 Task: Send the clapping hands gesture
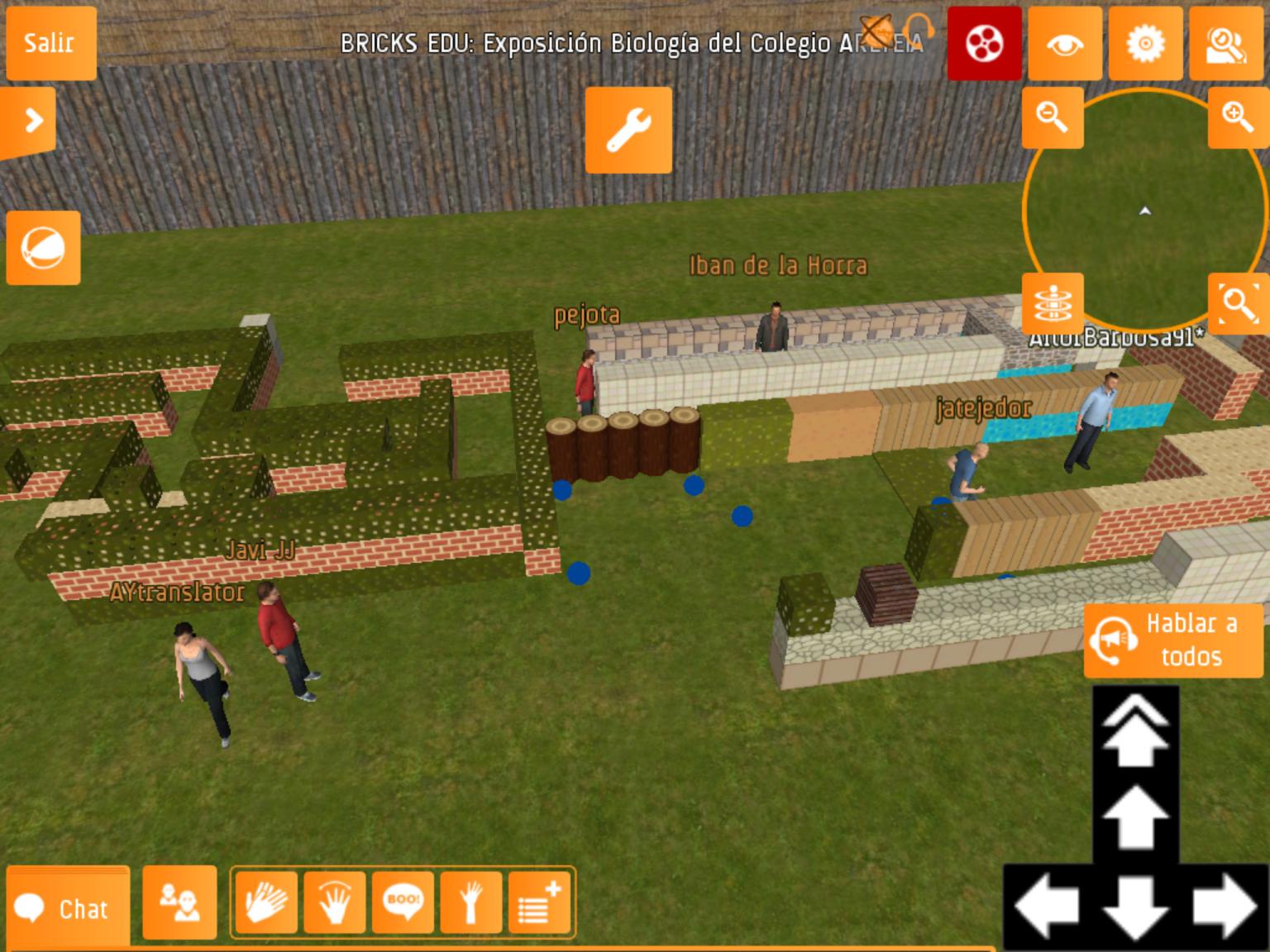[x=266, y=902]
